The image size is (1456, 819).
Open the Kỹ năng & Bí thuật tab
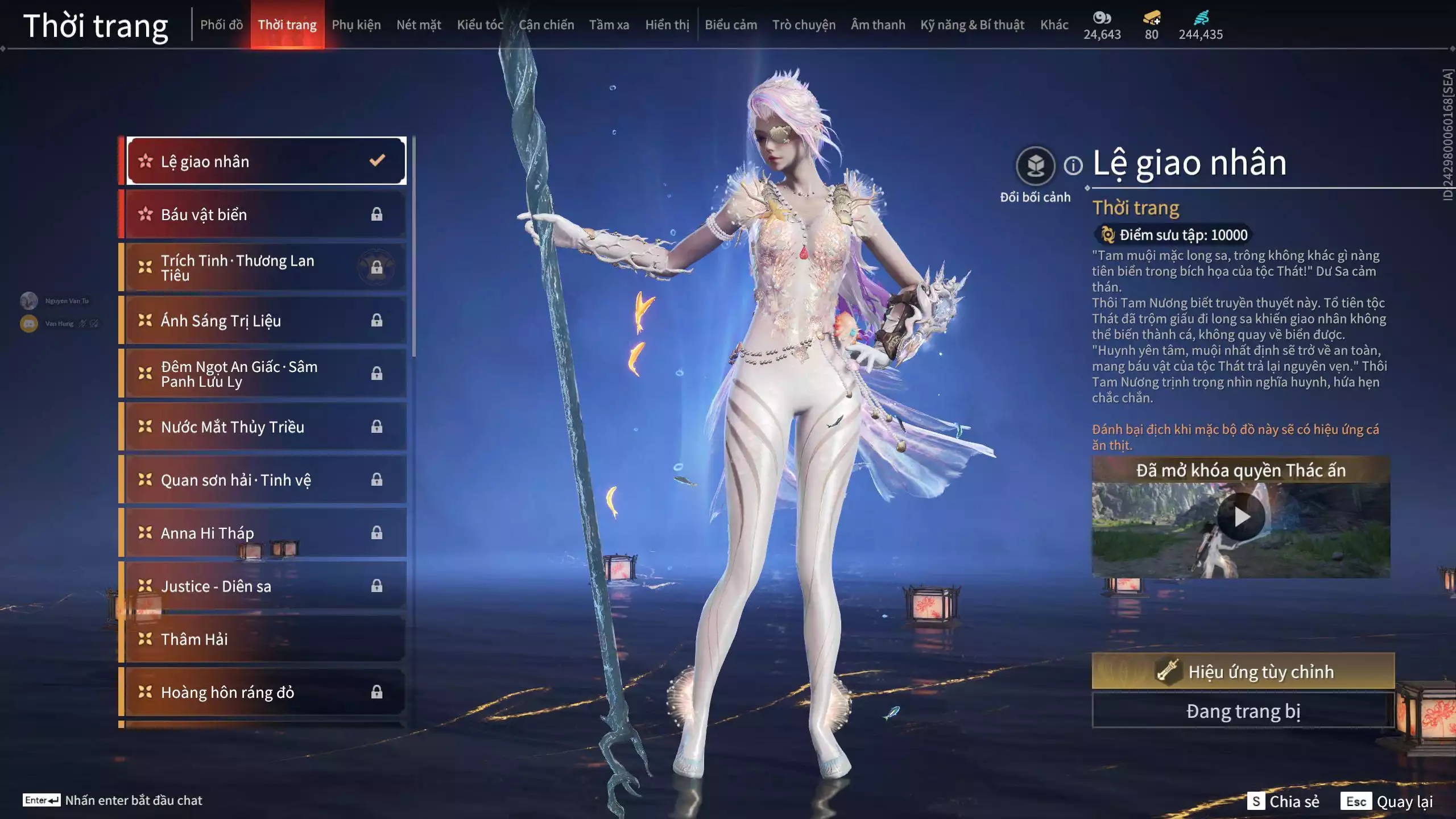coord(972,25)
